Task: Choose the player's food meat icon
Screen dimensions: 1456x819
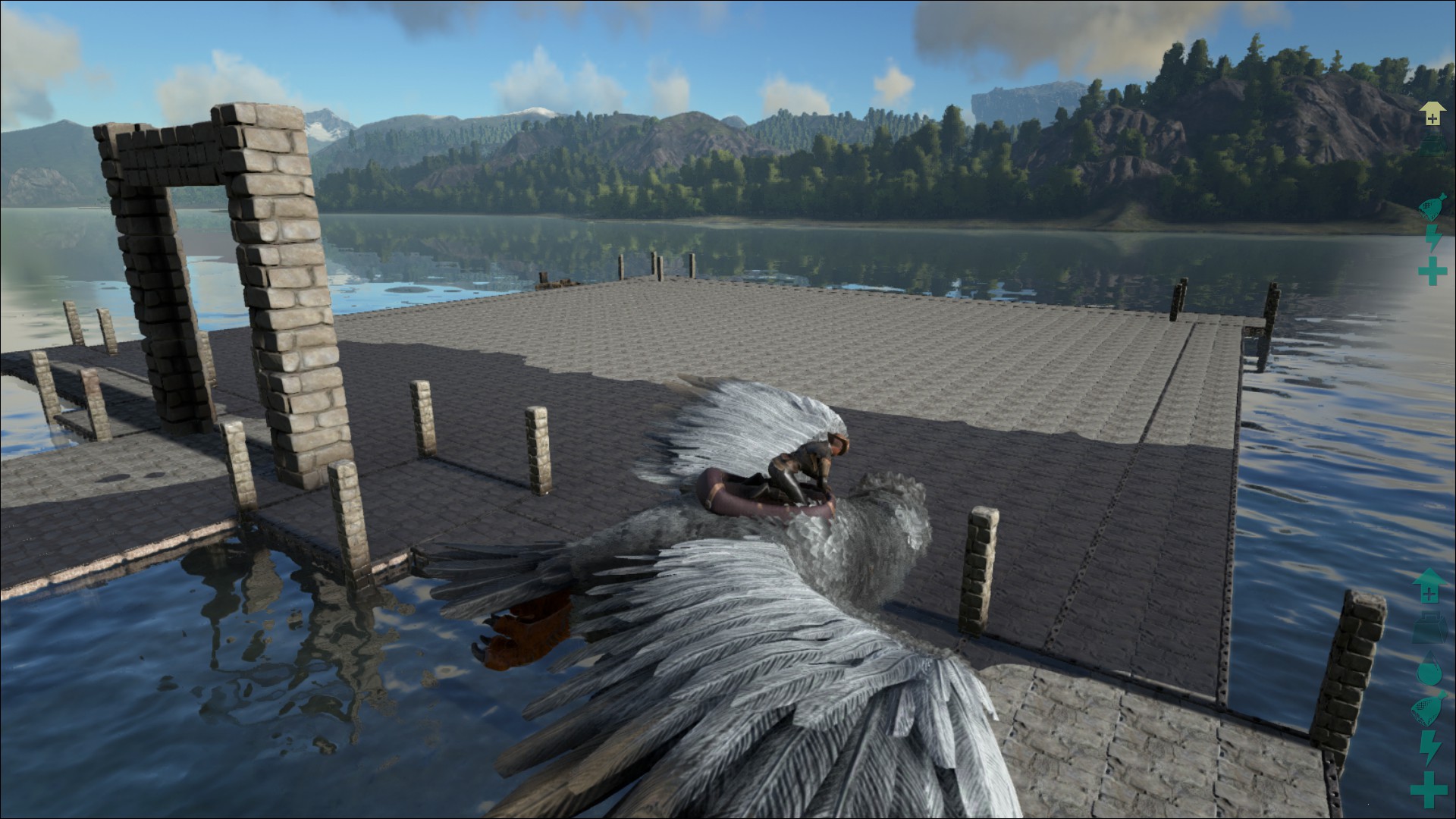Action: click(x=1429, y=710)
